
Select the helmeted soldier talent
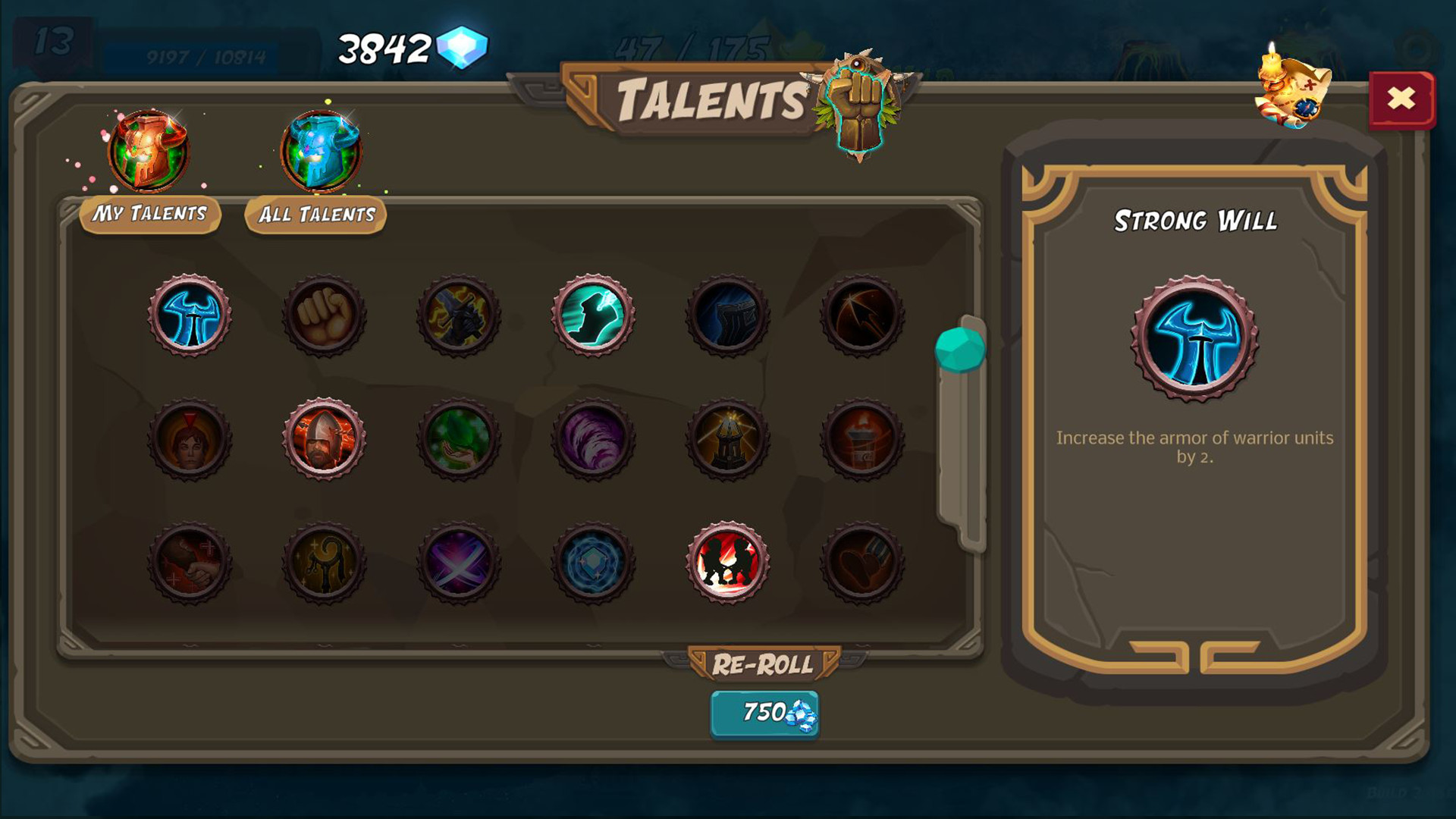coord(325,440)
